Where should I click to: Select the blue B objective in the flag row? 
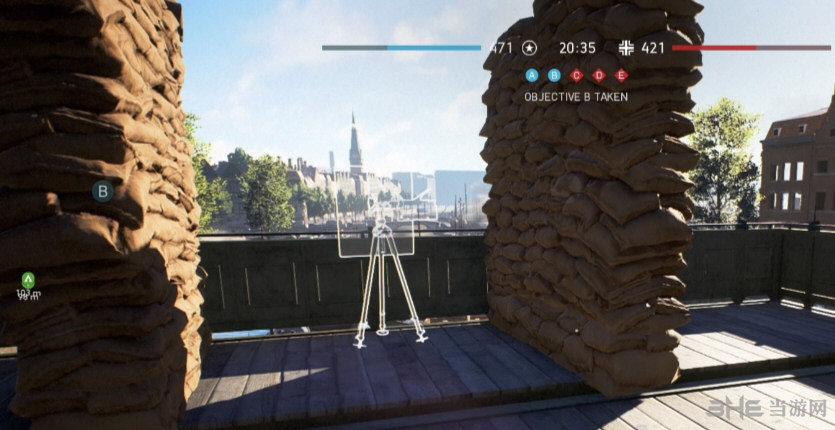pyautogui.click(x=554, y=74)
